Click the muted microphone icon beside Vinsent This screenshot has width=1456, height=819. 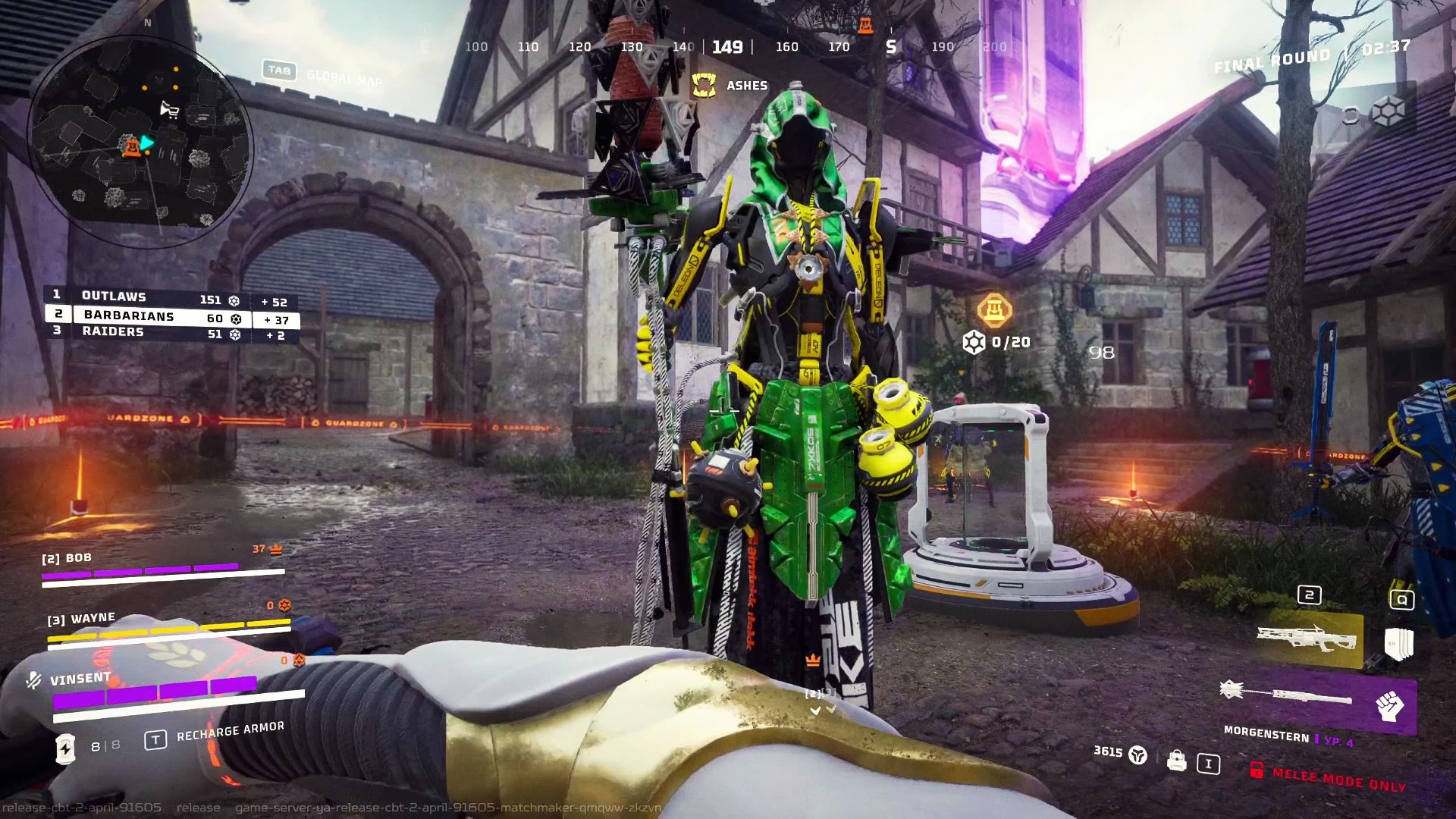tap(33, 680)
